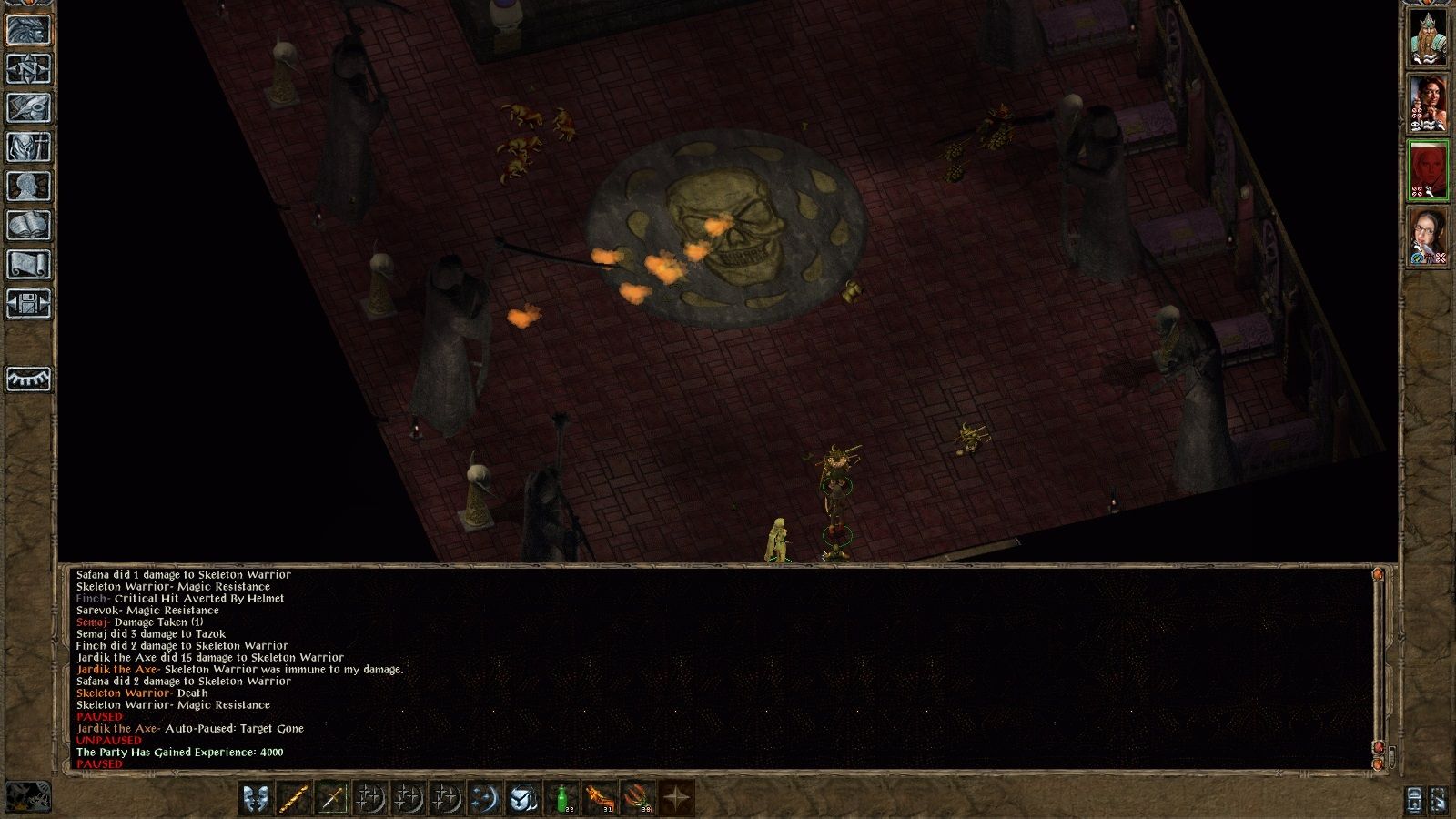1456x819 pixels.
Task: Open the character record bust icon
Action: pyautogui.click(x=28, y=187)
